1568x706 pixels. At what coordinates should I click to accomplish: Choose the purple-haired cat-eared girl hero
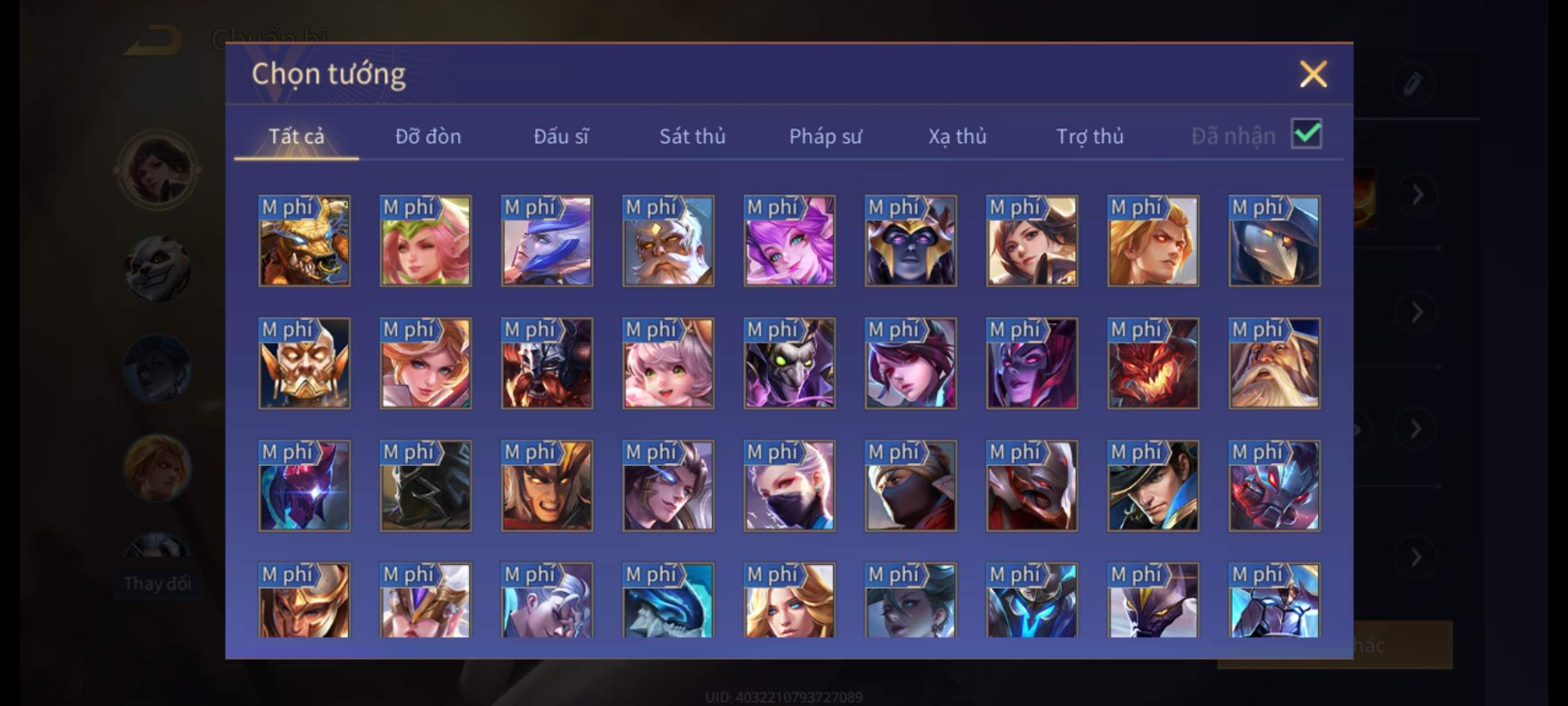click(789, 241)
